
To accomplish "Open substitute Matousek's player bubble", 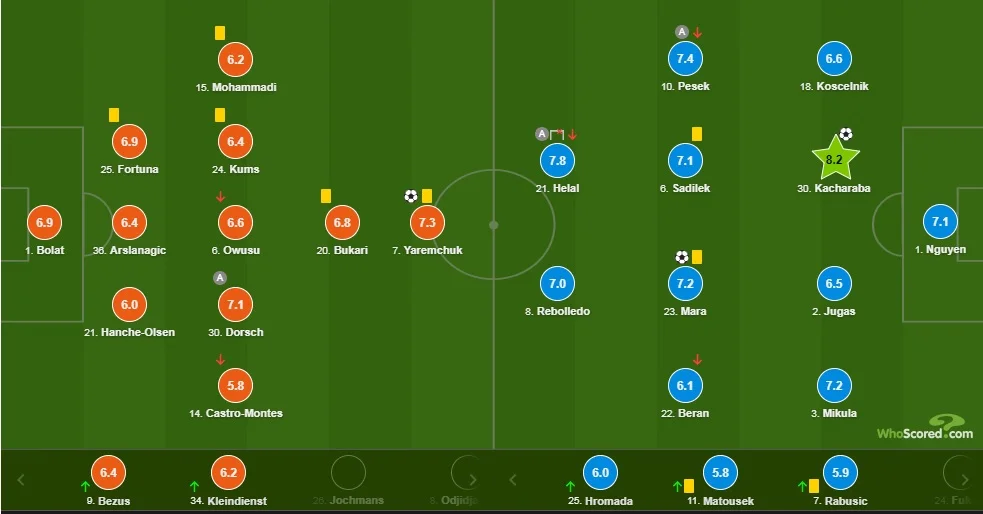I will point(718,473).
